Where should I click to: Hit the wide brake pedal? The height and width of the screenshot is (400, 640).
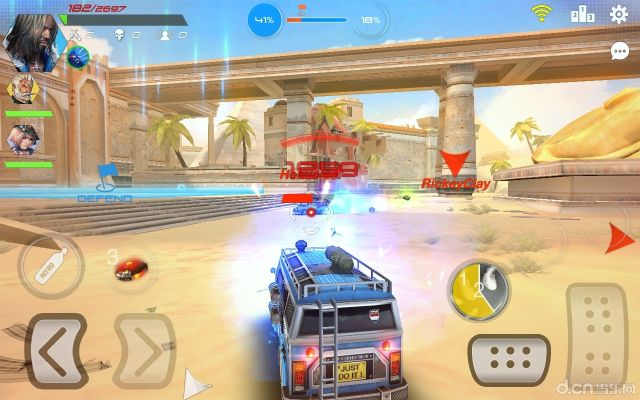pos(510,356)
